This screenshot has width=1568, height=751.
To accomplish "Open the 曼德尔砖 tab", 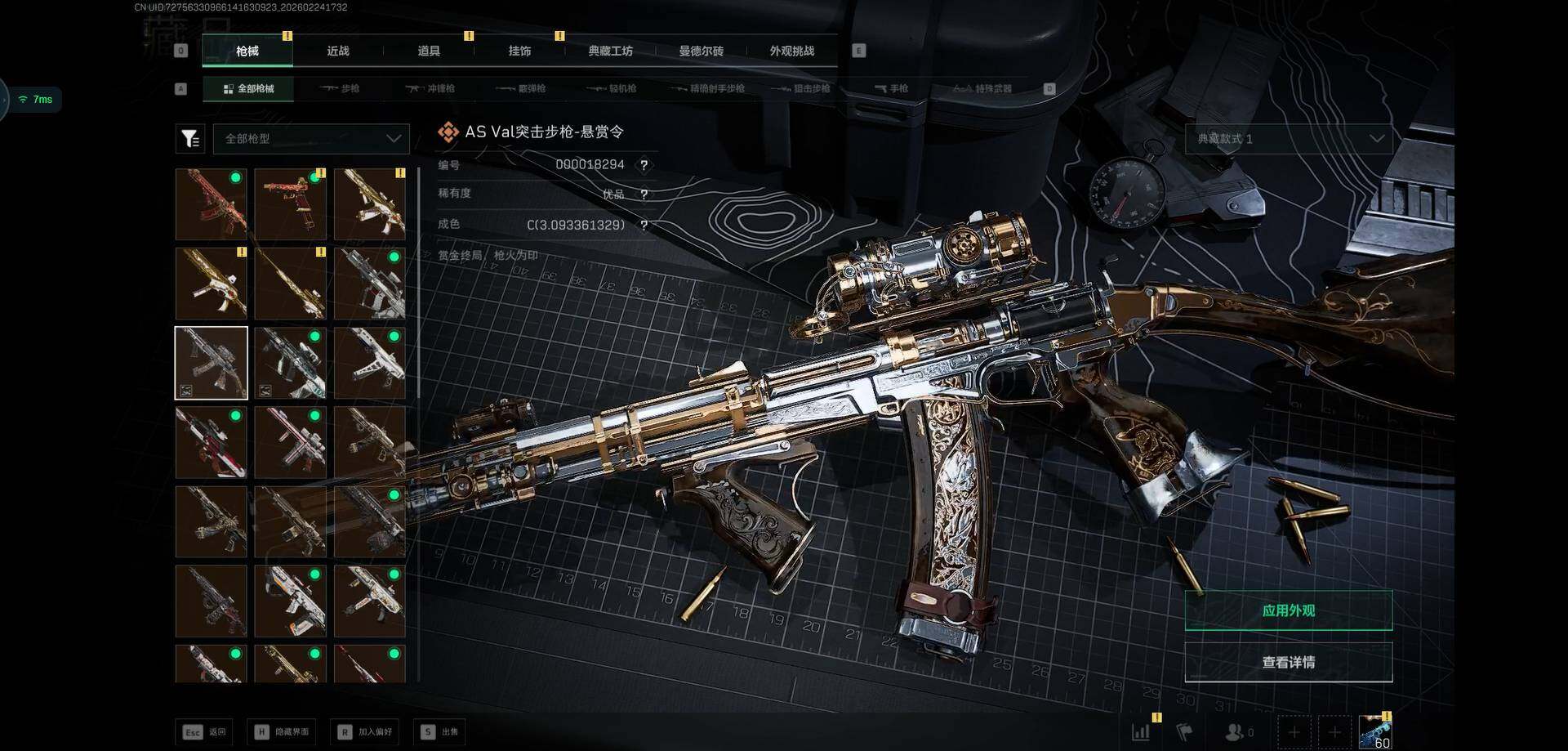I will 701,51.
